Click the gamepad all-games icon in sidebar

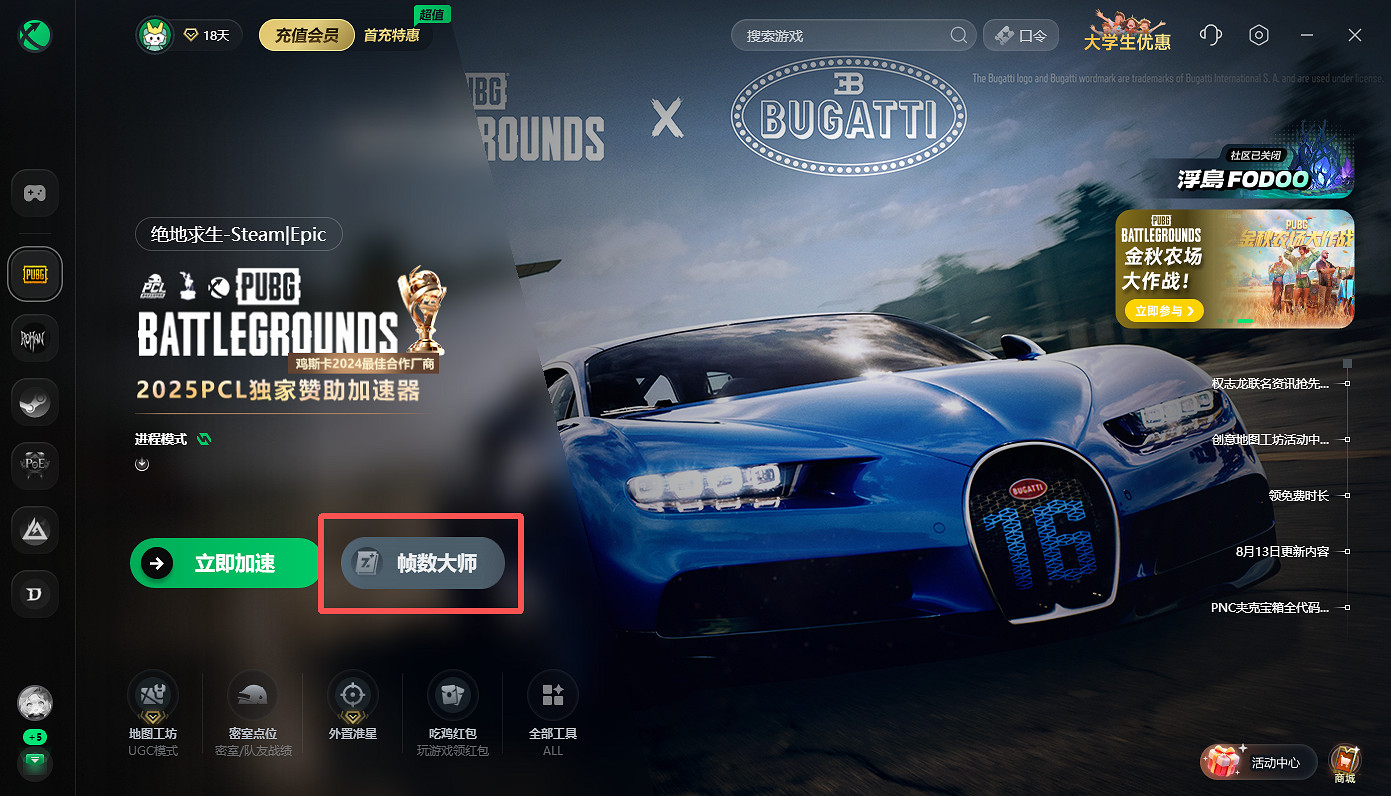pos(35,193)
